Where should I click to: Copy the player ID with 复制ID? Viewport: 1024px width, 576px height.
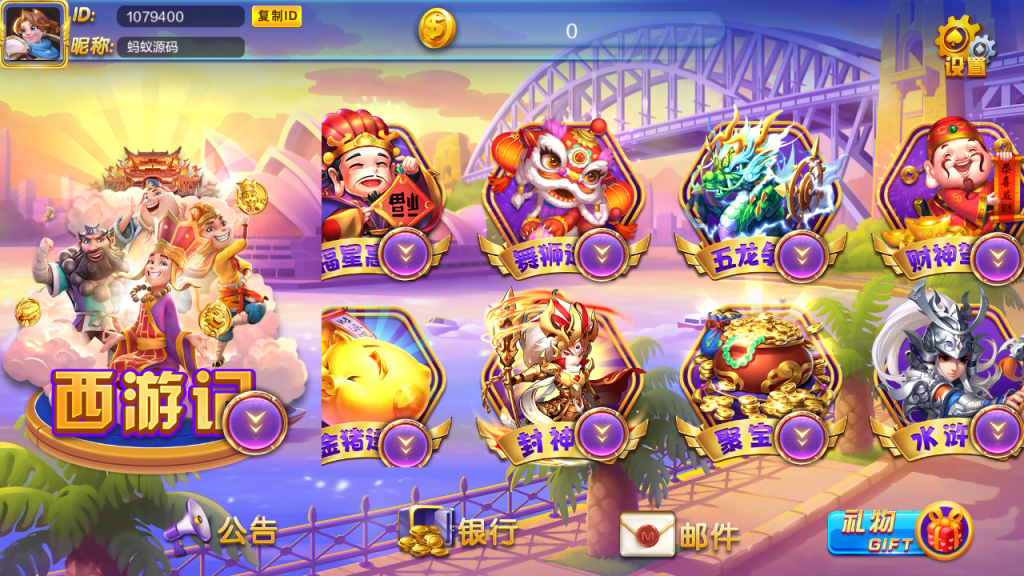(x=276, y=16)
